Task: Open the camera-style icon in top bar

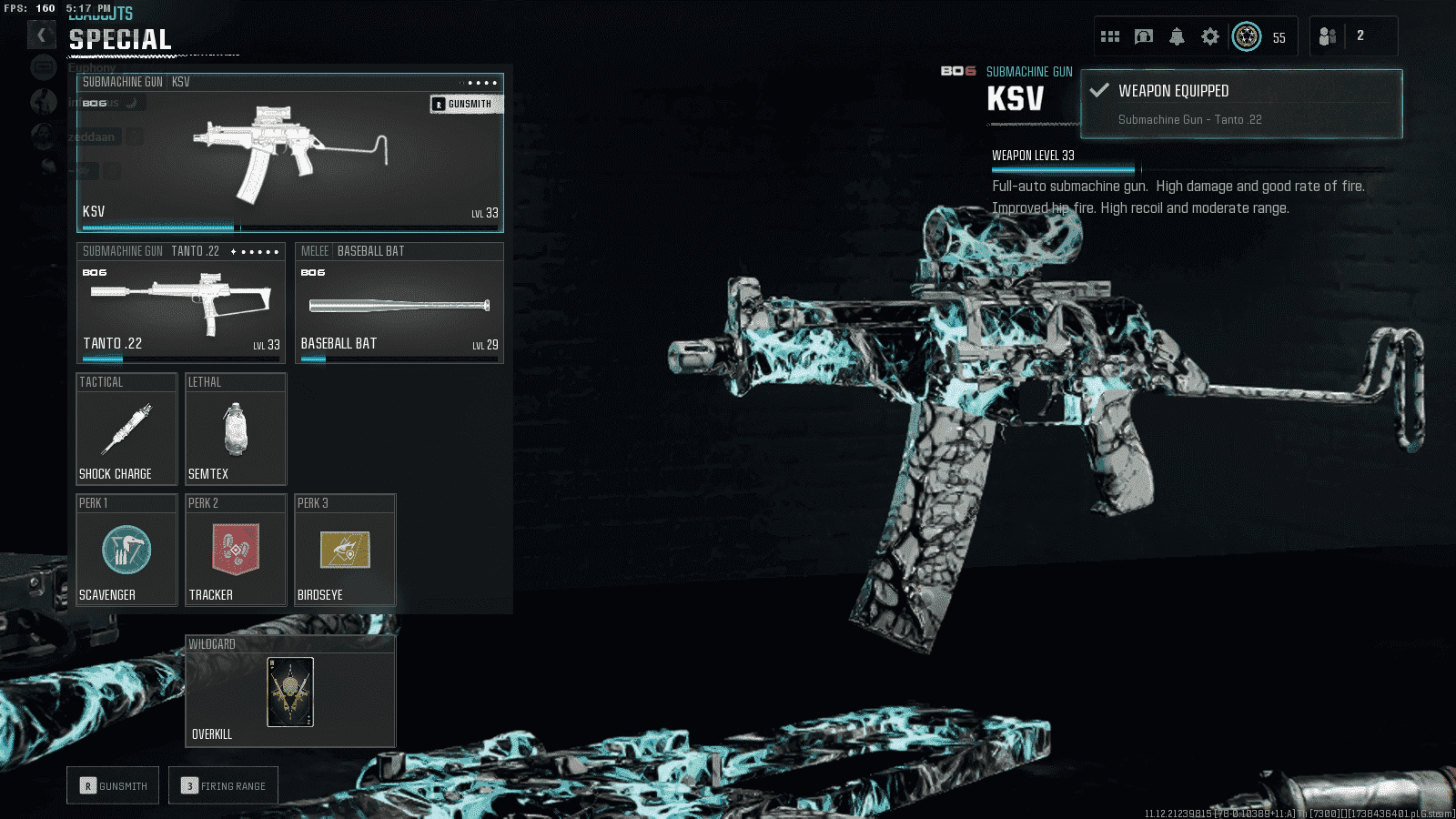Action: [x=1144, y=36]
